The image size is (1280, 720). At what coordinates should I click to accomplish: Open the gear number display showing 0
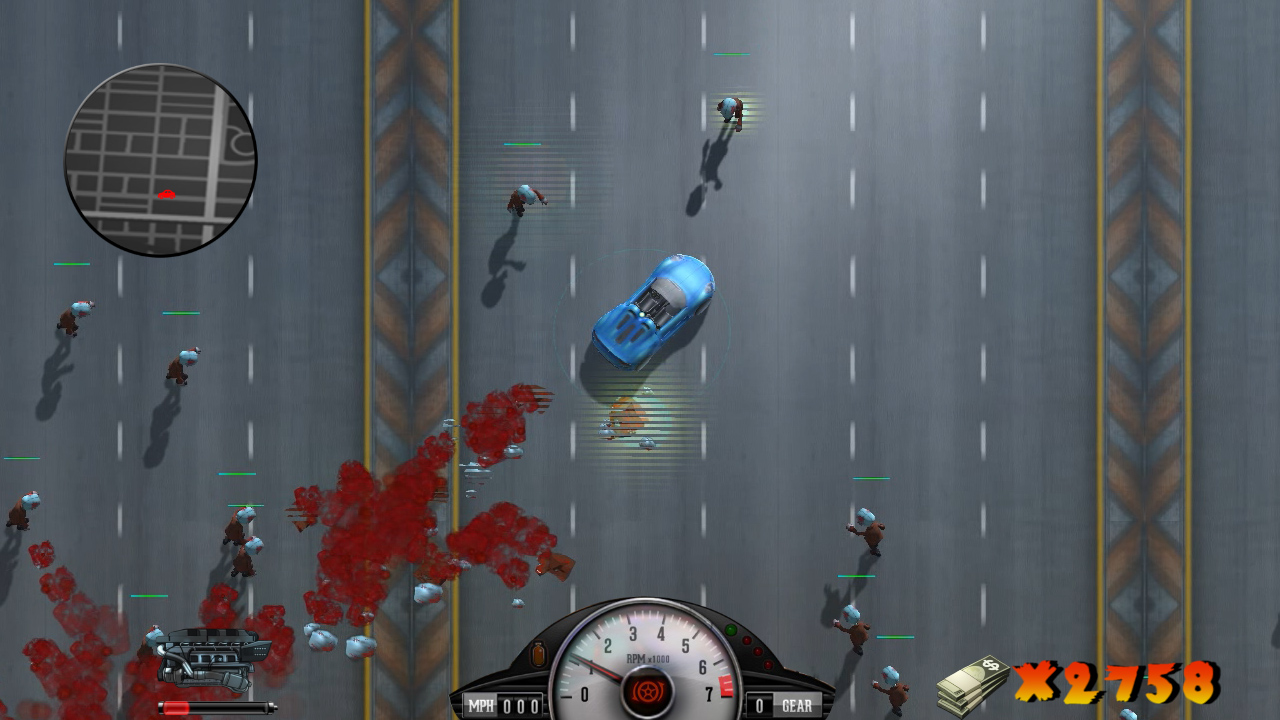pyautogui.click(x=759, y=704)
